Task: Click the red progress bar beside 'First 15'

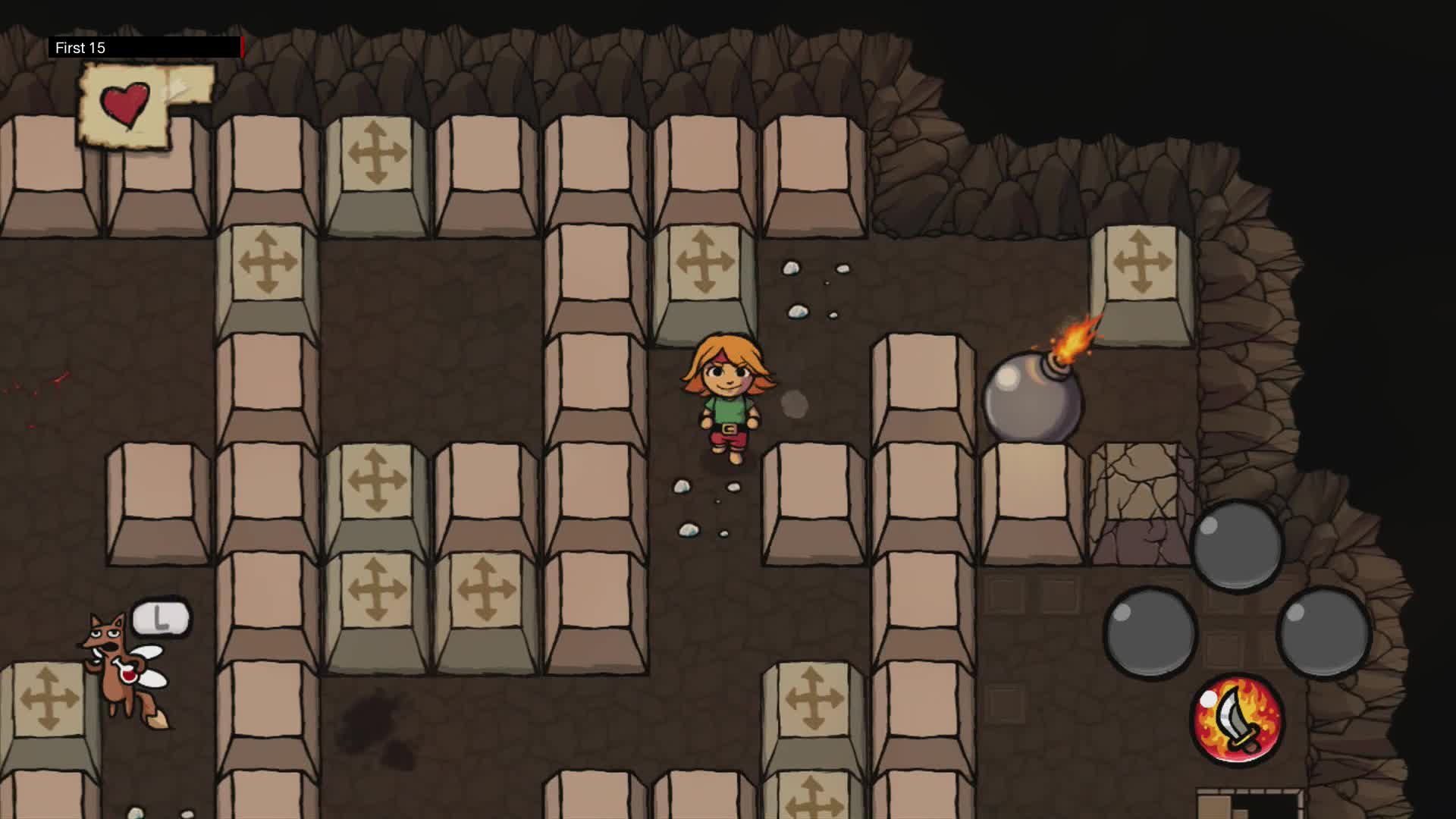Action: (x=241, y=47)
